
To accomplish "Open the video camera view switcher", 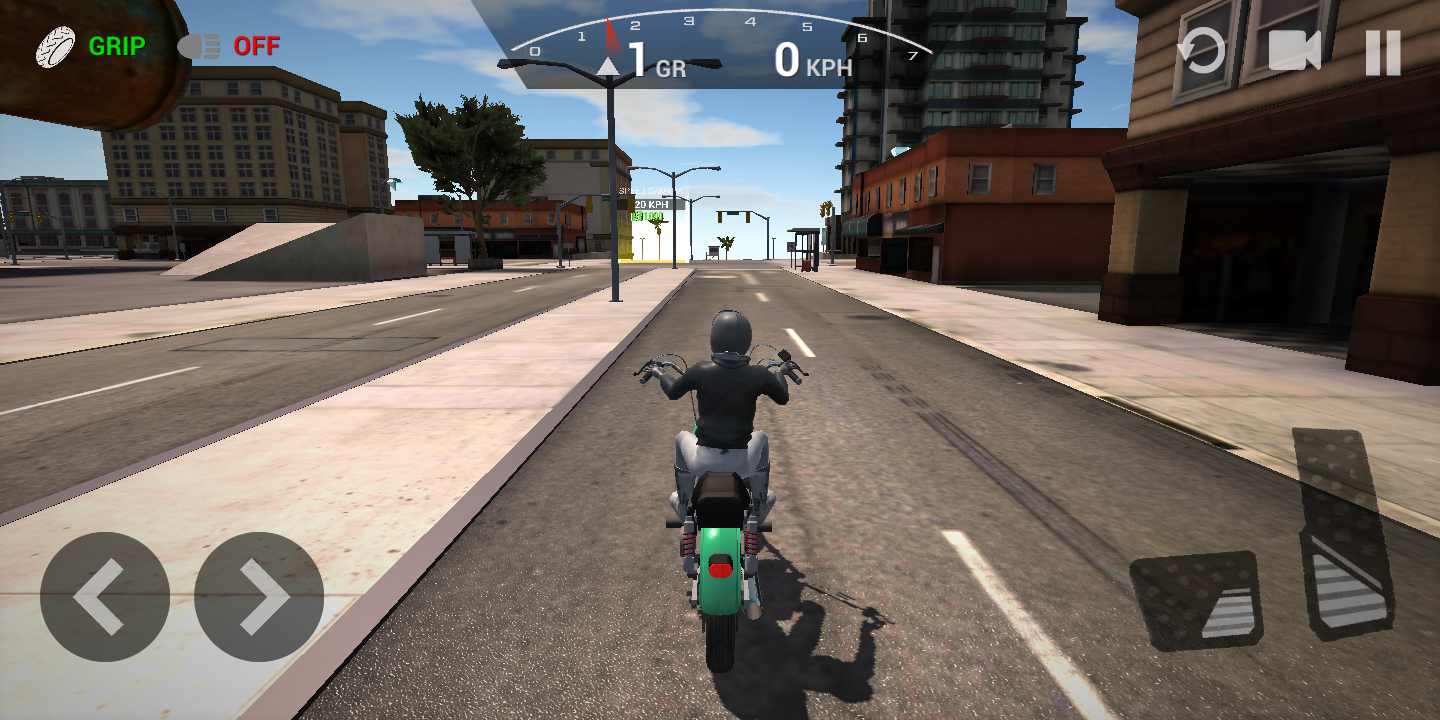I will tap(1295, 48).
